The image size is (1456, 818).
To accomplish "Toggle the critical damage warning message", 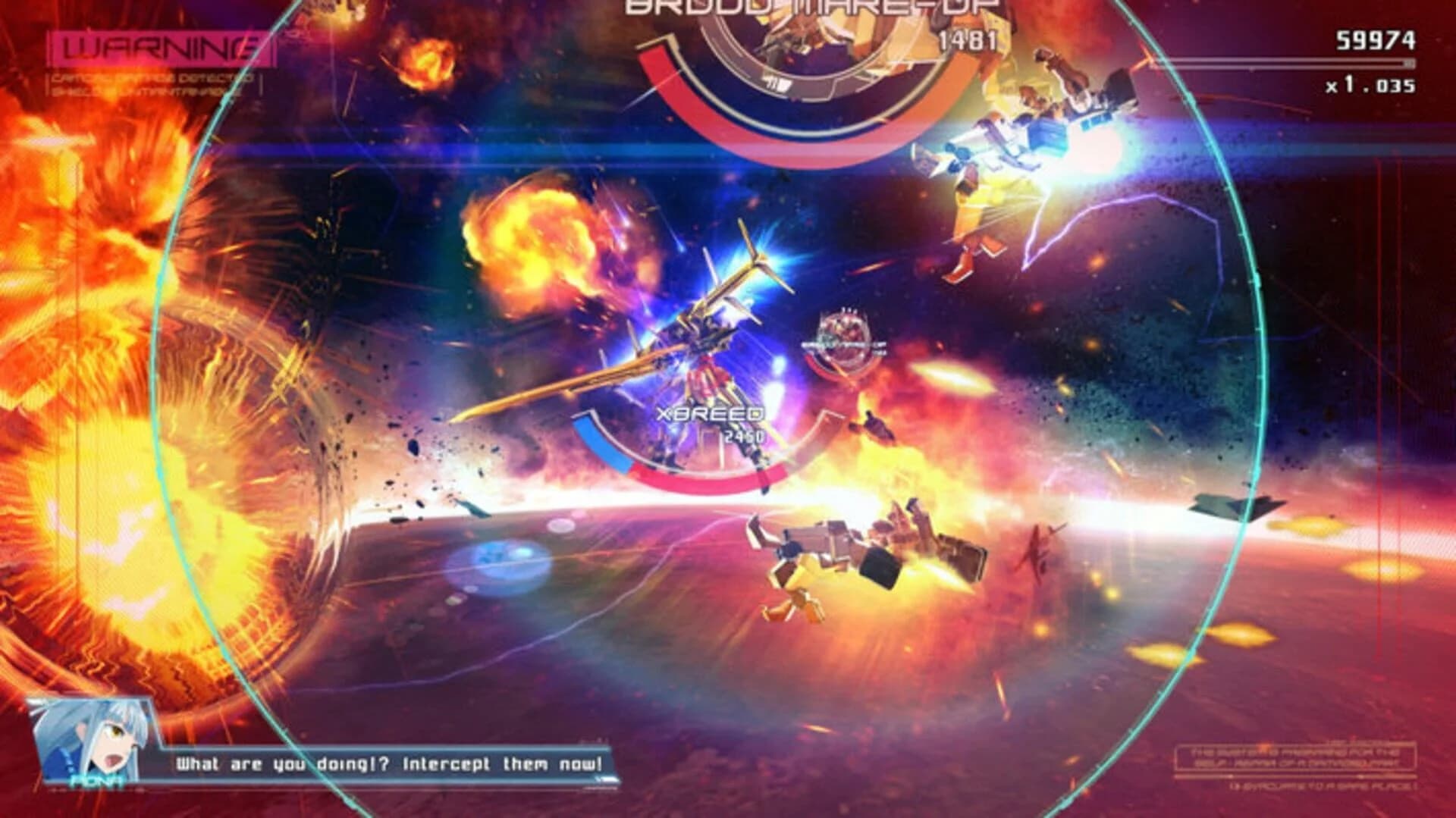I will click(x=152, y=80).
